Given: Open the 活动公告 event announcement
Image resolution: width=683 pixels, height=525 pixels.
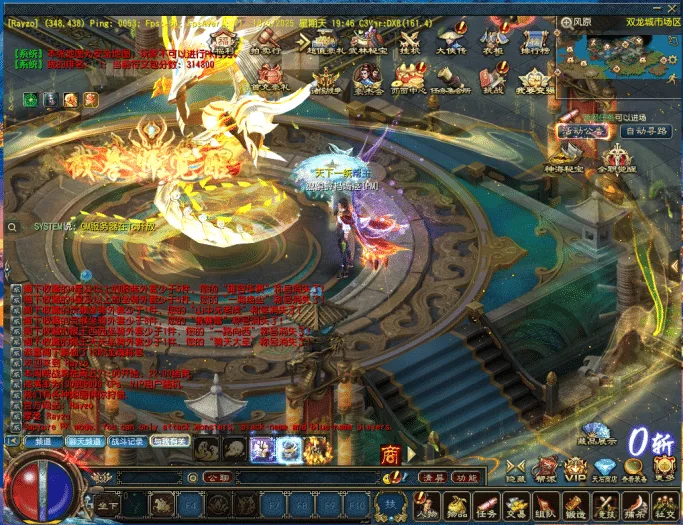Looking at the screenshot, I should coord(583,131).
